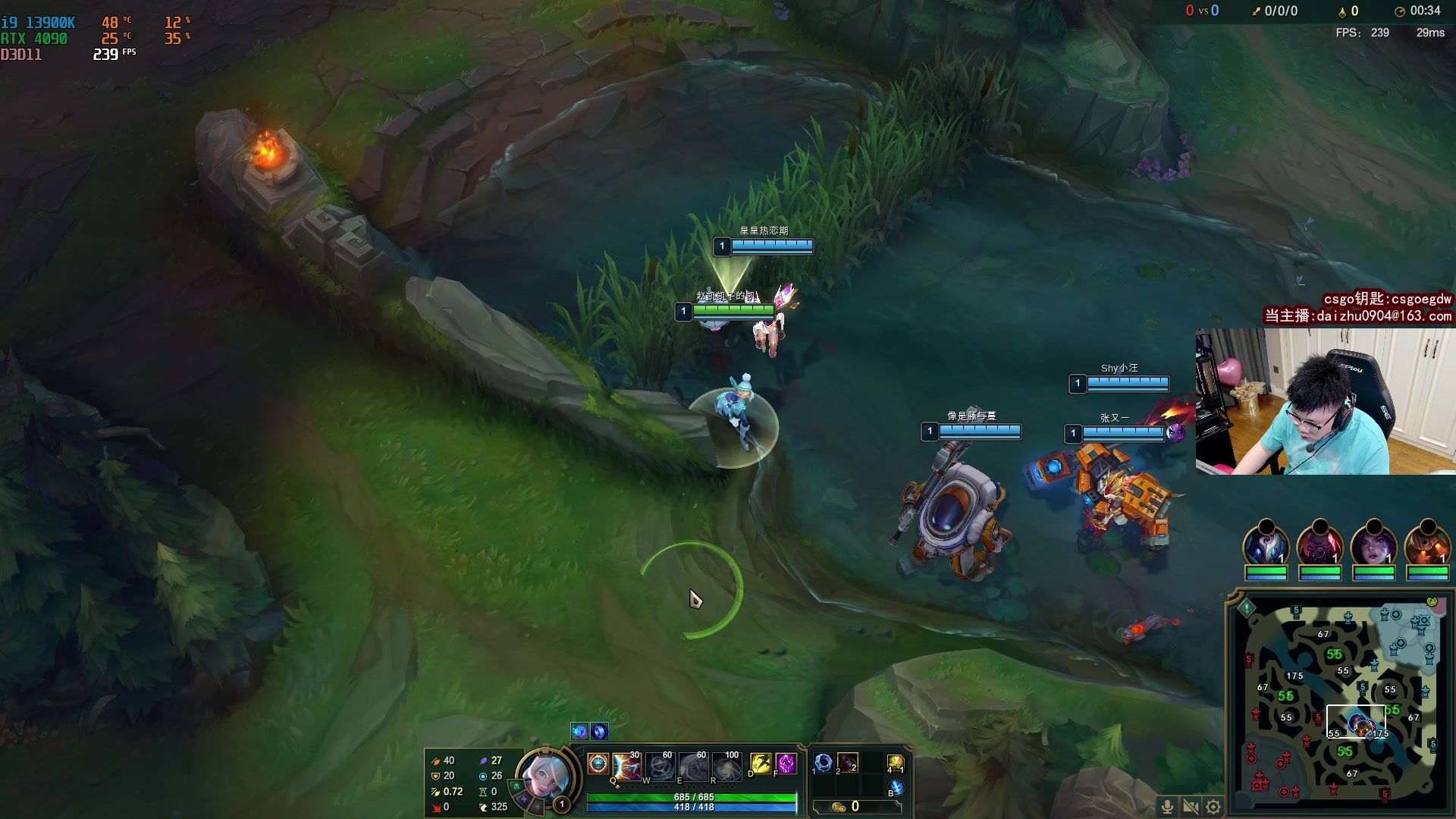Select the Sion teammate portrait

tap(1319, 548)
